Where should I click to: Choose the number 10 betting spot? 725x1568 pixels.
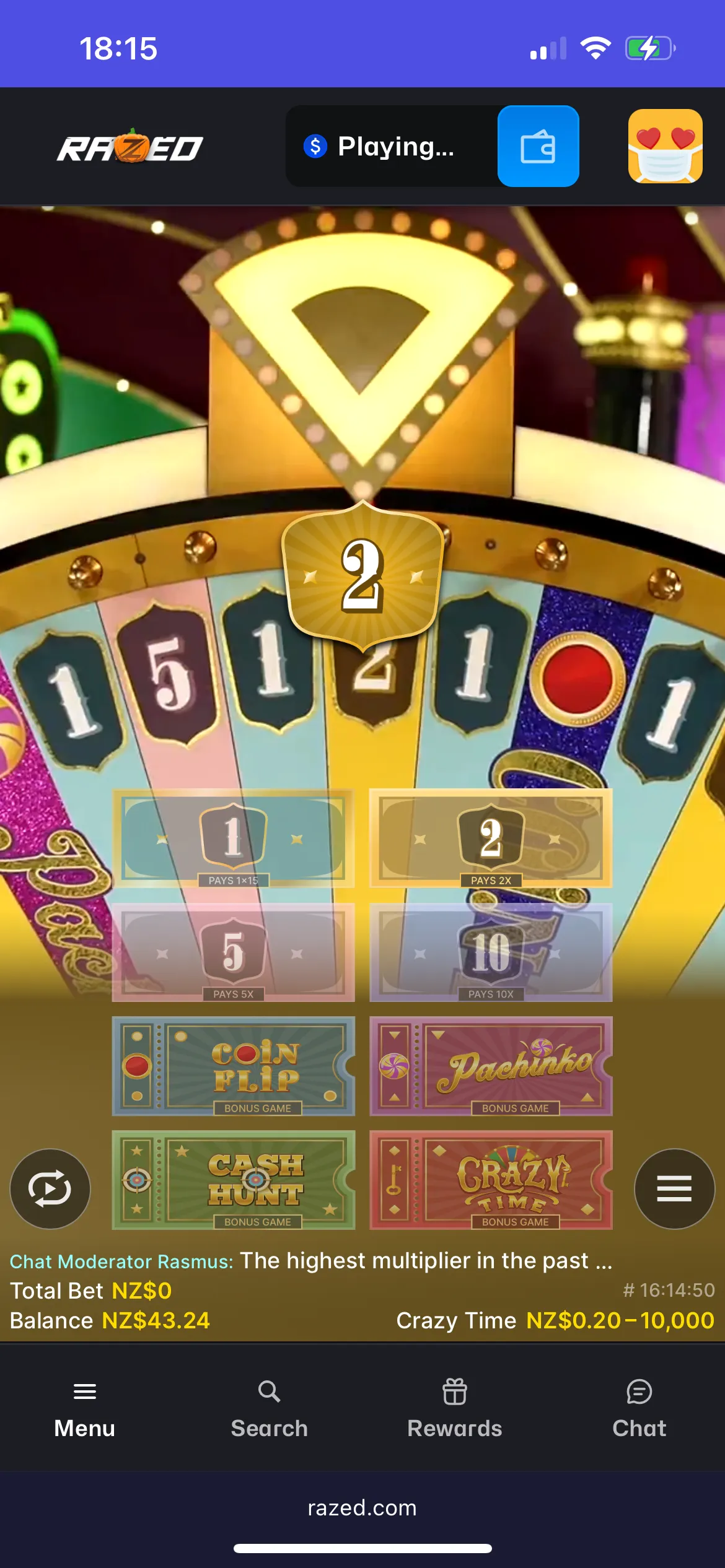click(491, 952)
